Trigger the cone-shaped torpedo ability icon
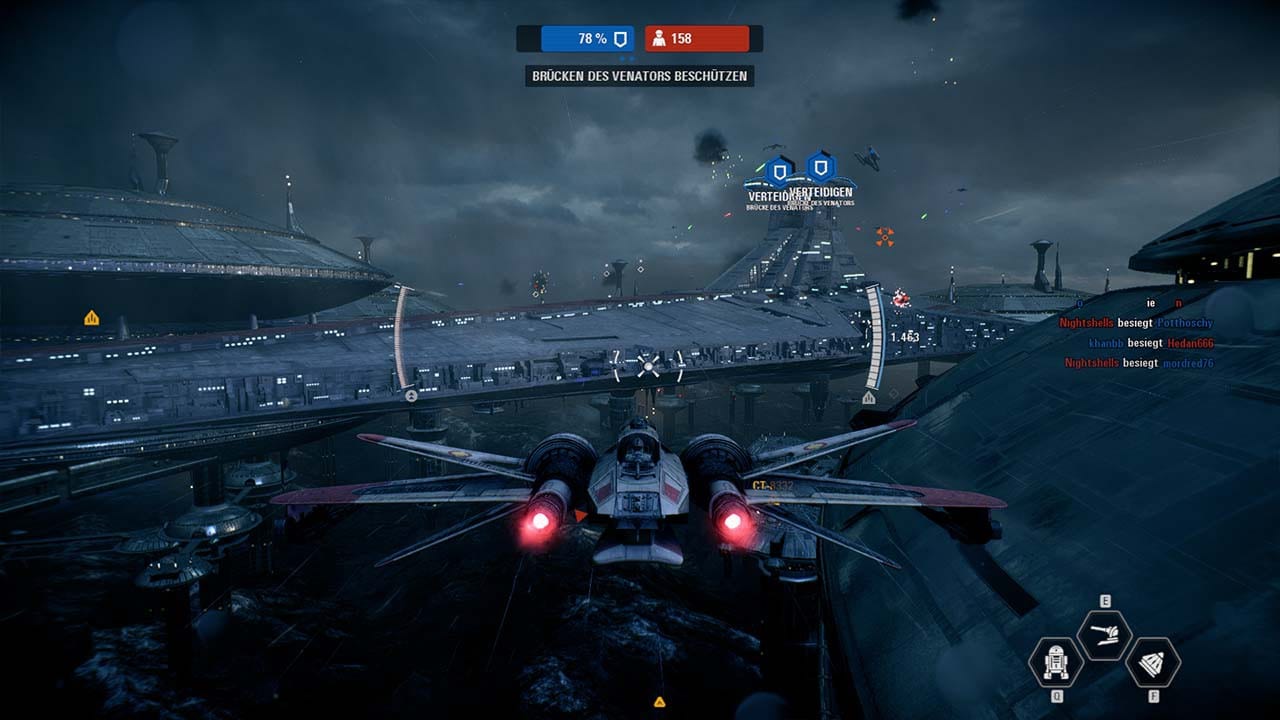This screenshot has width=1280, height=720. pyautogui.click(x=1153, y=662)
